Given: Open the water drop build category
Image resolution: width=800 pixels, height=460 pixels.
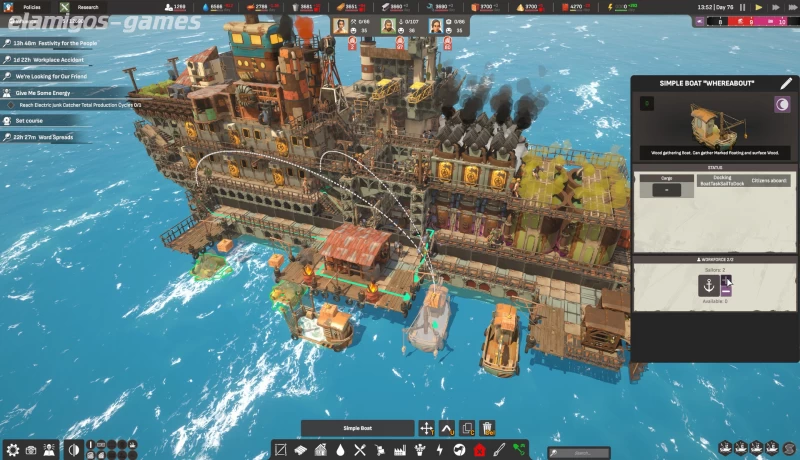Looking at the screenshot, I should click(342, 450).
